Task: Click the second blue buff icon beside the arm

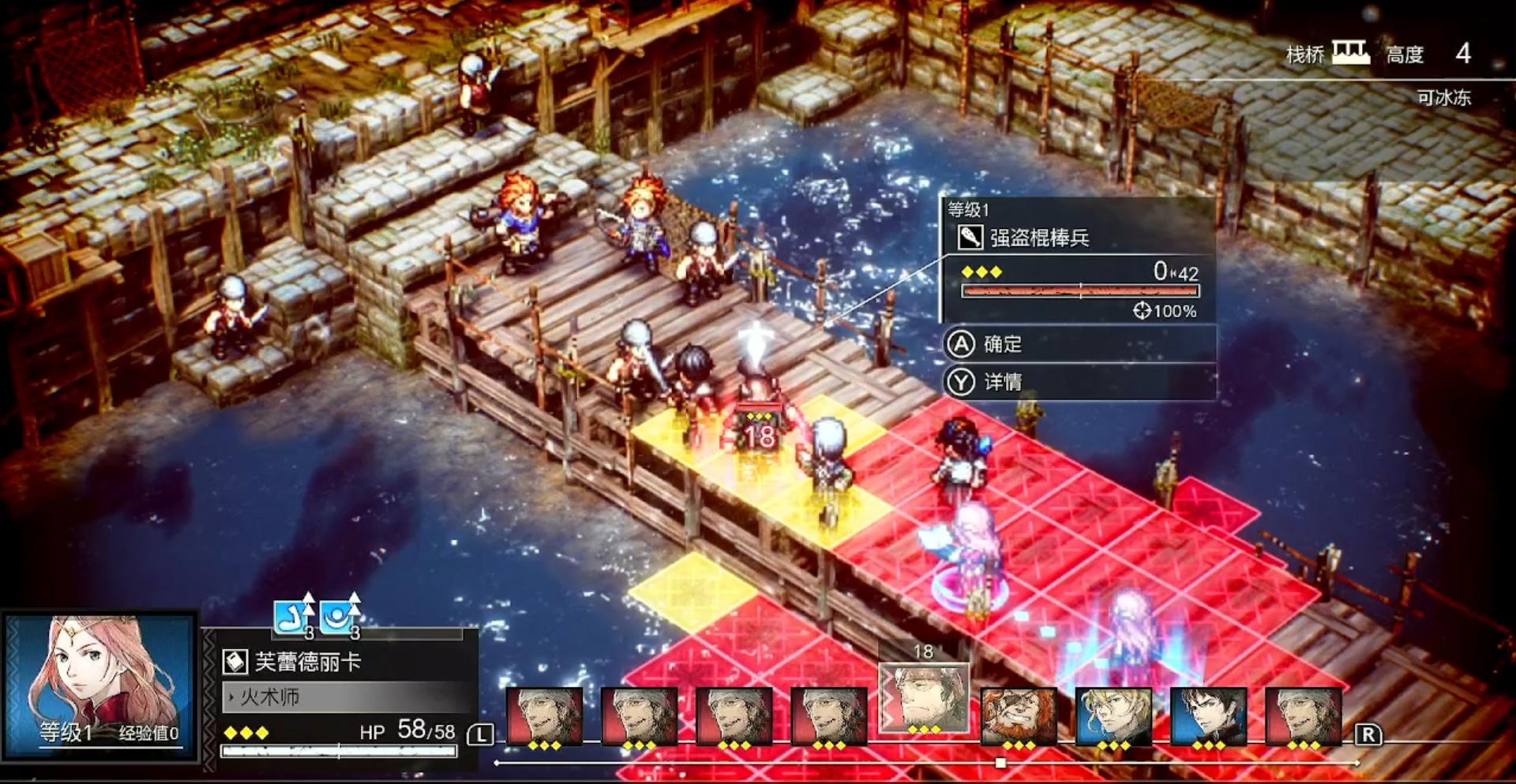Action: pos(340,617)
